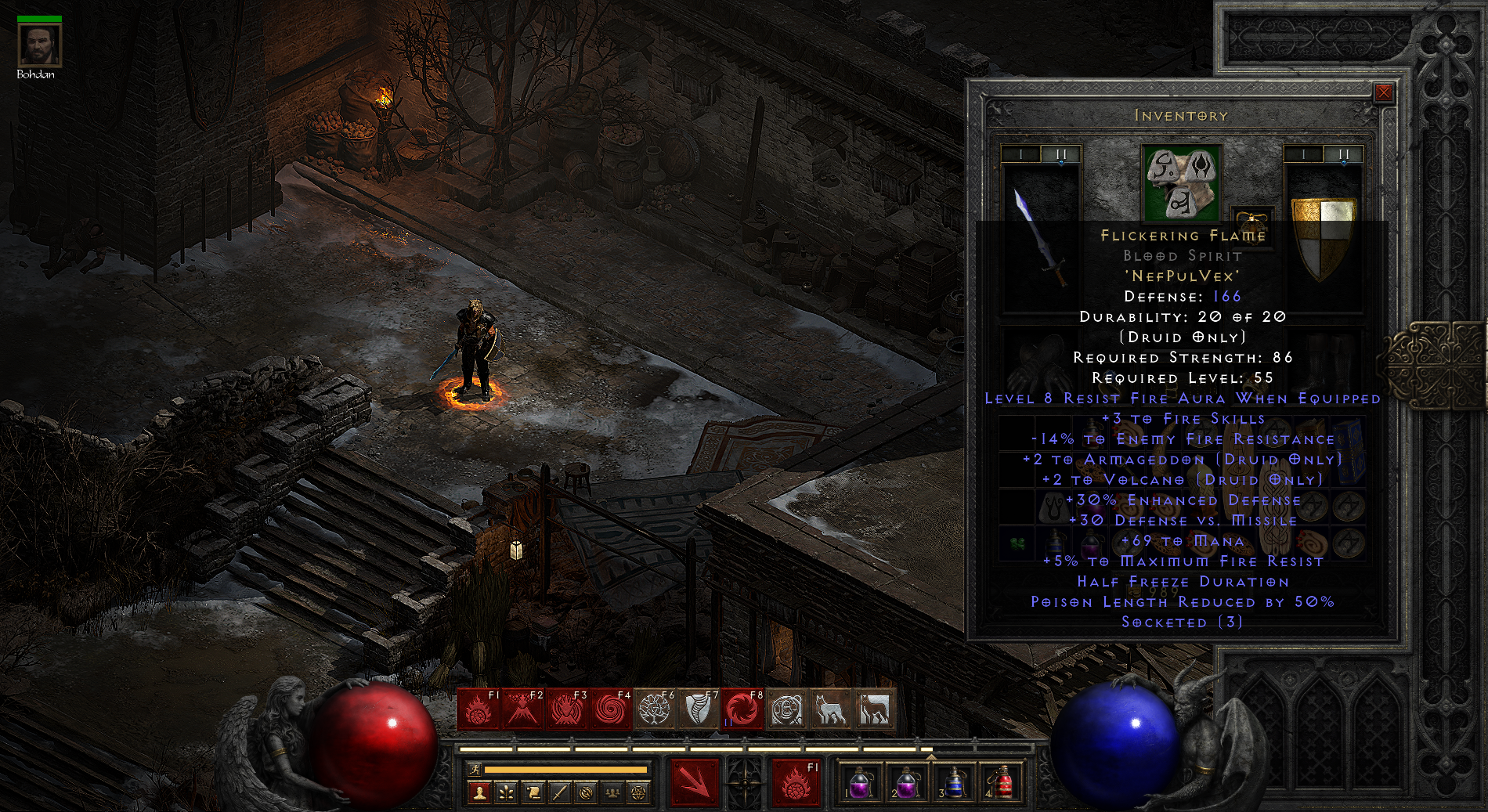Open the quest log scroll button

click(533, 793)
